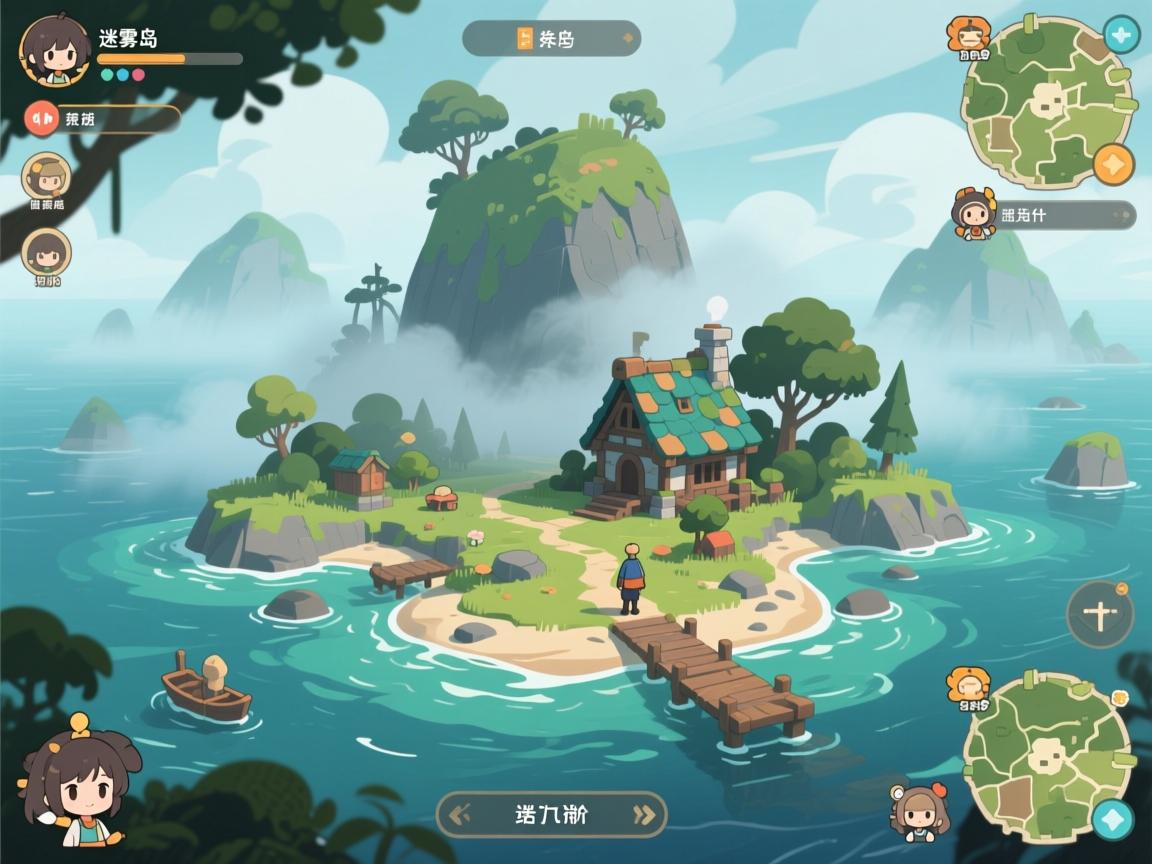The width and height of the screenshot is (1152, 864).
Task: Click the red round icon under the player portrait
Action: click(42, 119)
